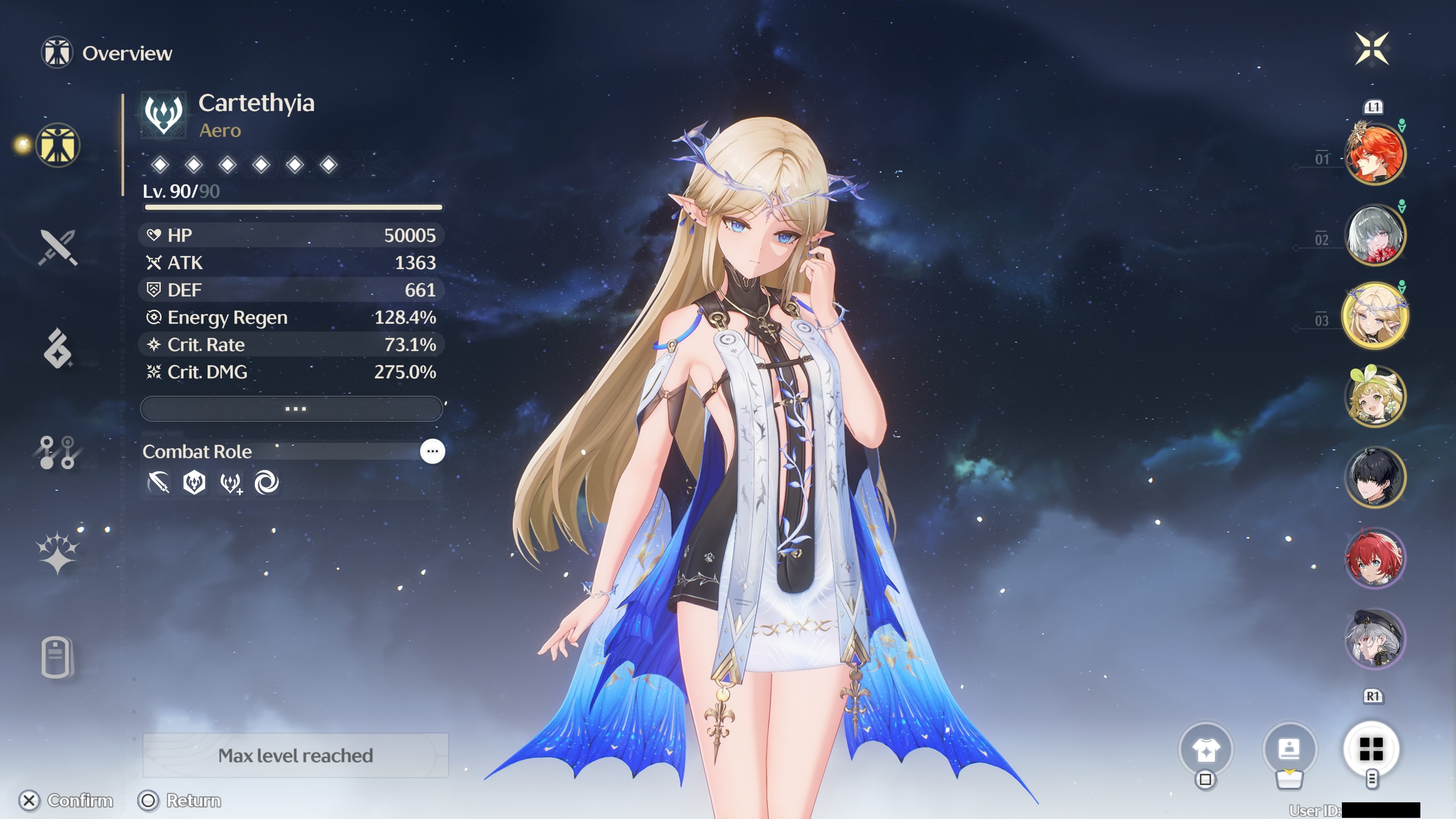Open the character showcase card button
The height and width of the screenshot is (819, 1456).
click(x=1289, y=750)
